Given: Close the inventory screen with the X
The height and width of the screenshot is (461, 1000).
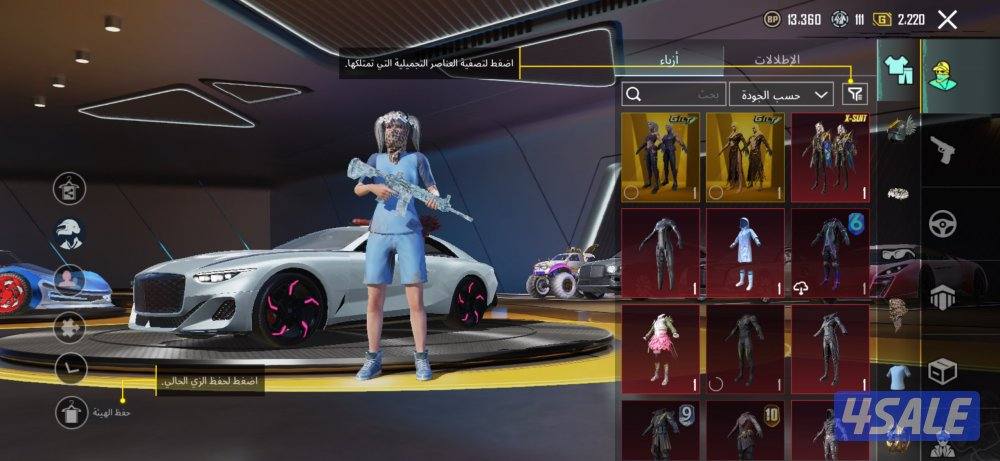Looking at the screenshot, I should pyautogui.click(x=947, y=19).
